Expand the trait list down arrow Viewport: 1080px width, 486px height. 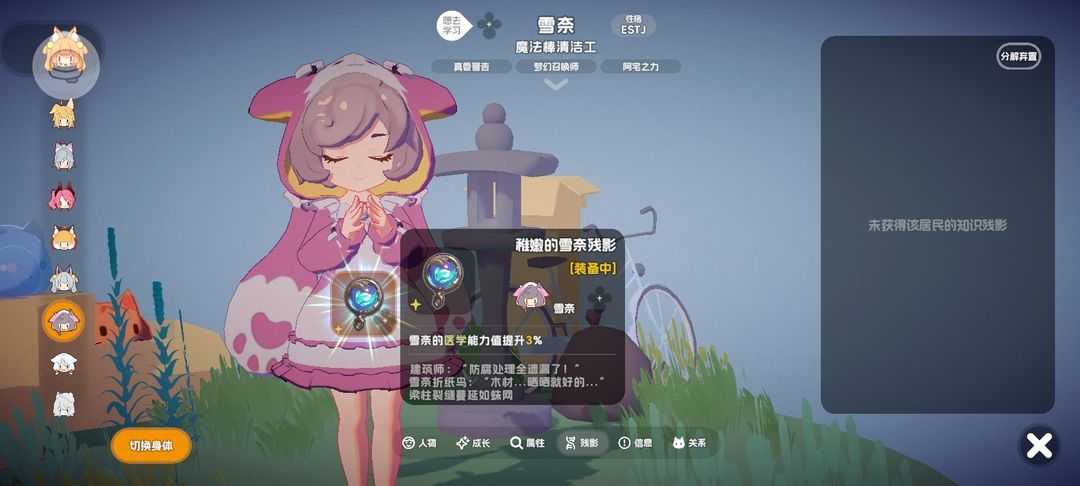coord(556,85)
